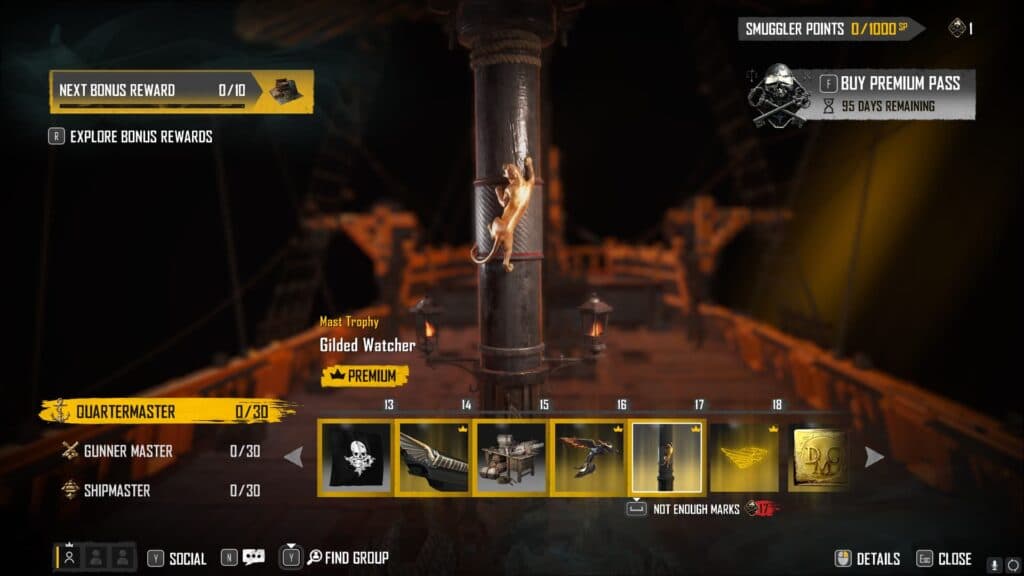The image size is (1024, 576).
Task: Select the workbench furniture reward tile
Action: [511, 457]
